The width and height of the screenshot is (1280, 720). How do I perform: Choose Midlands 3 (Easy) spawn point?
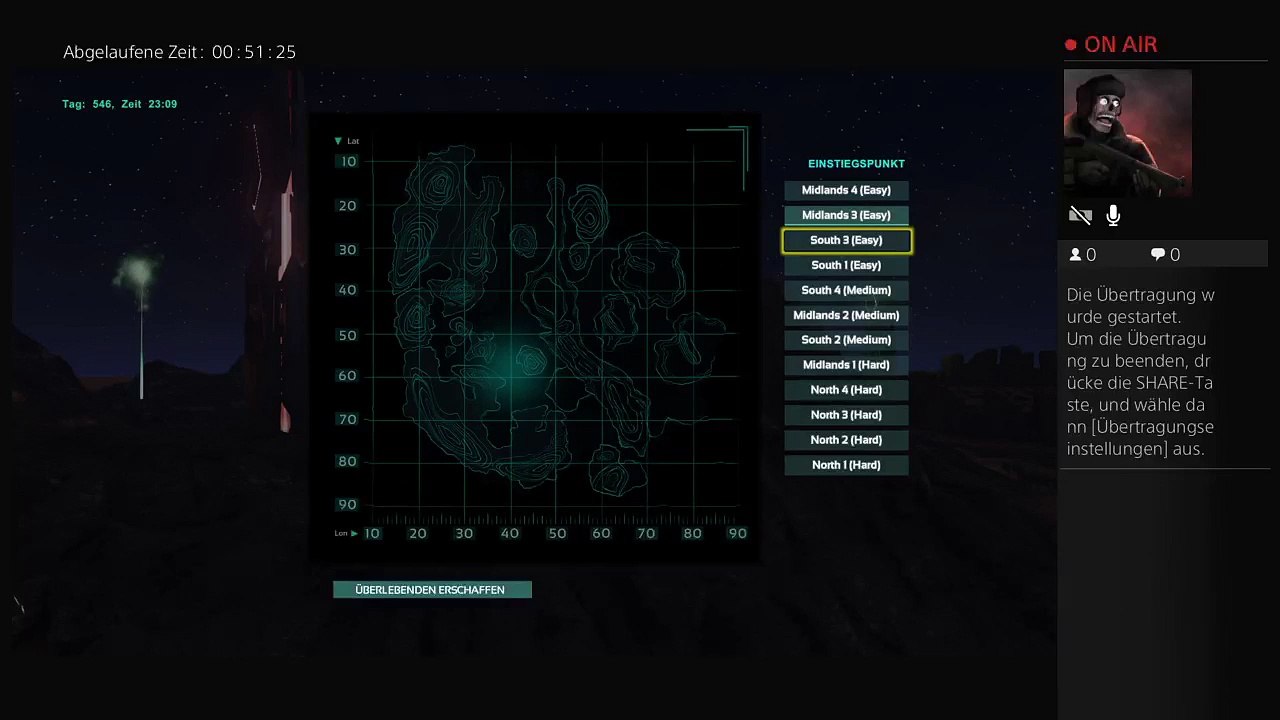(x=846, y=215)
